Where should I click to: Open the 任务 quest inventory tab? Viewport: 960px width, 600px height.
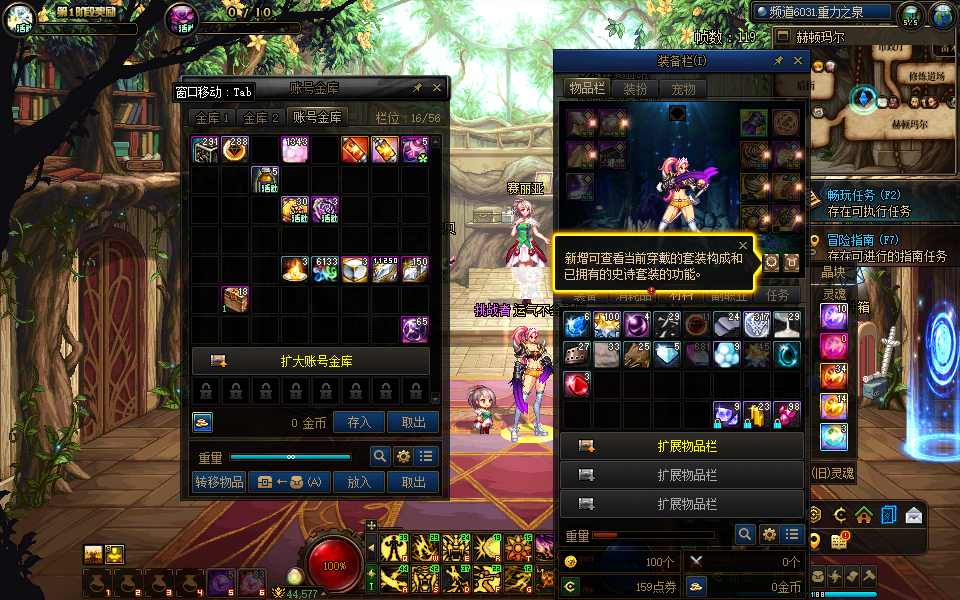pyautogui.click(x=777, y=296)
